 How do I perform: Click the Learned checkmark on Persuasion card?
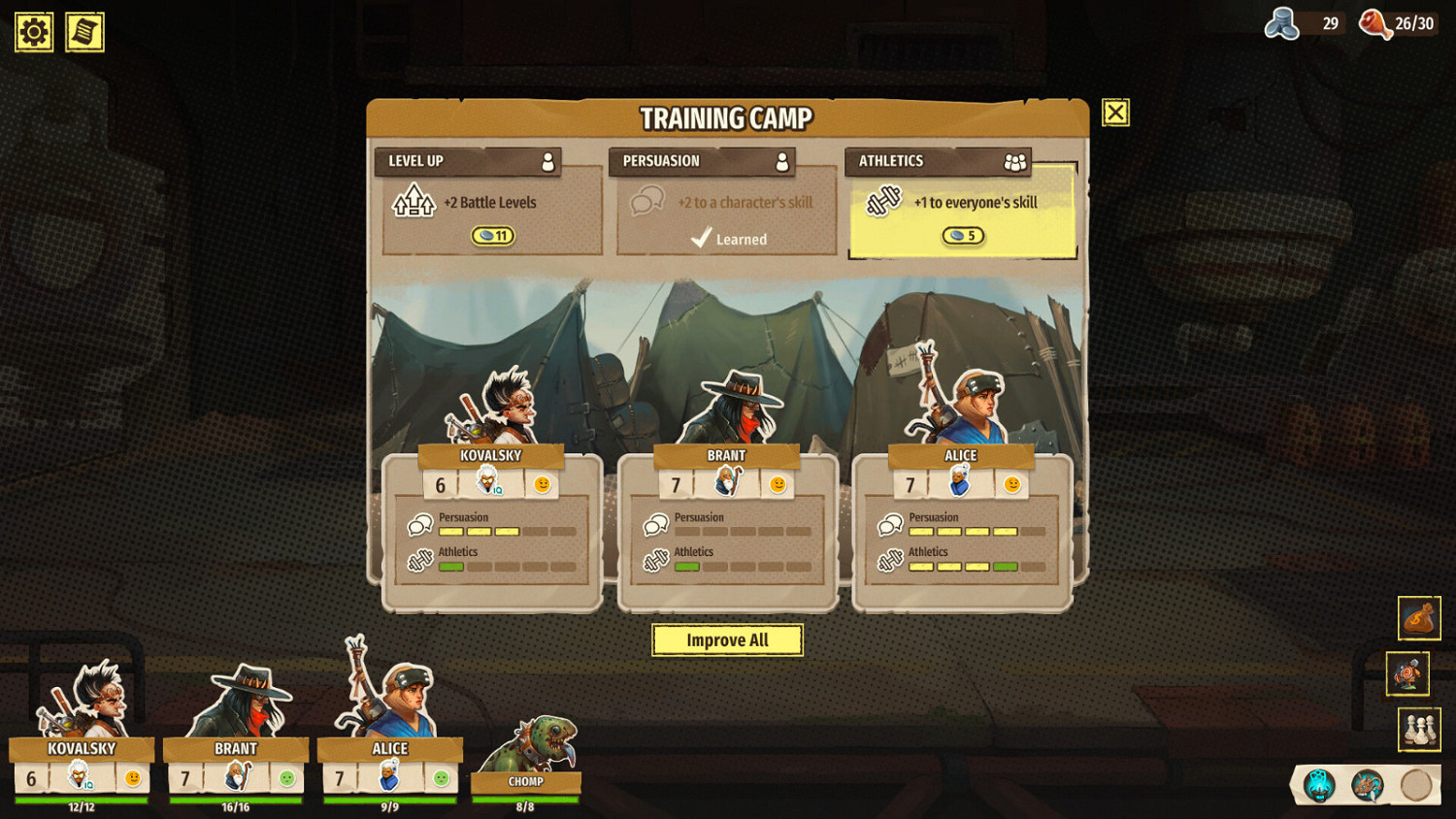(701, 239)
